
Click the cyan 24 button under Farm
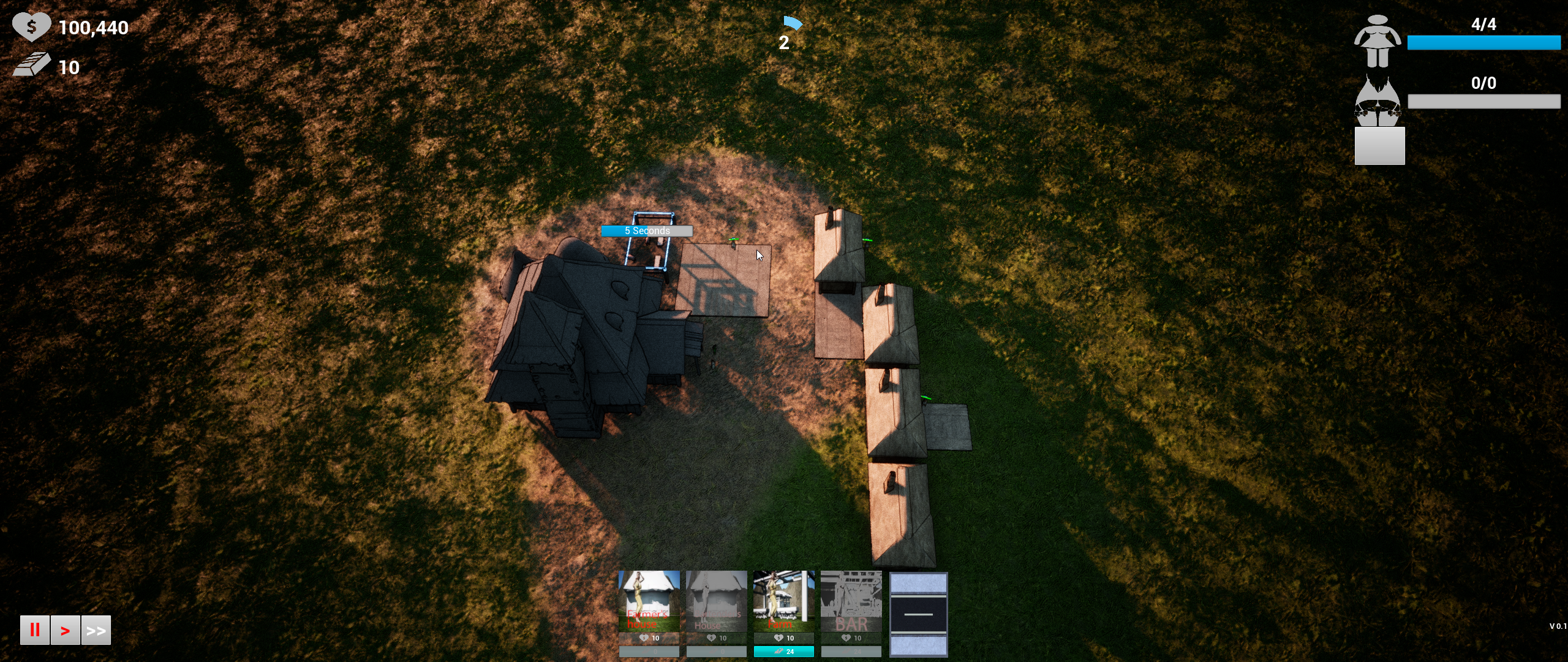click(783, 652)
